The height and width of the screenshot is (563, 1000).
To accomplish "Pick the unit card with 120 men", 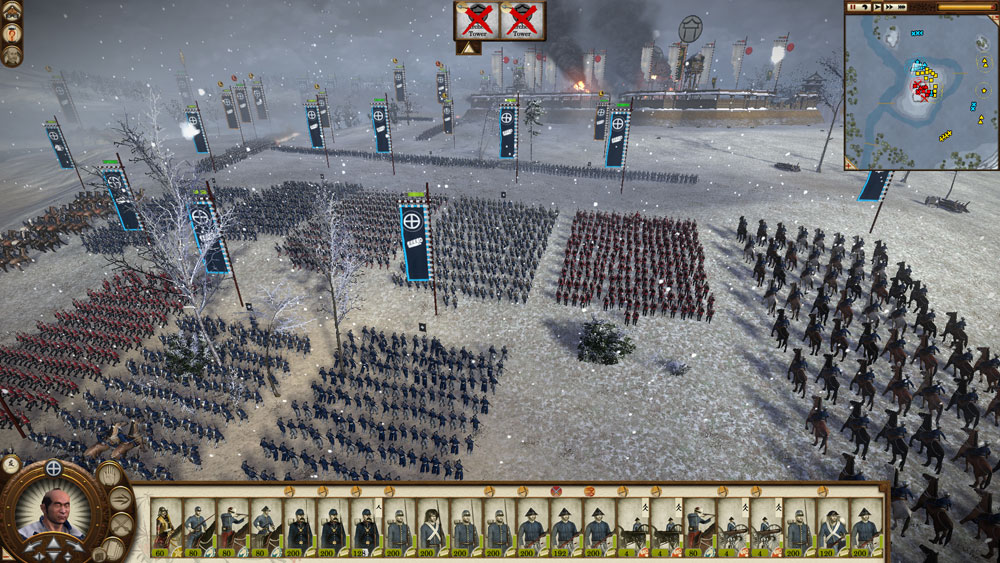I will coord(832,524).
